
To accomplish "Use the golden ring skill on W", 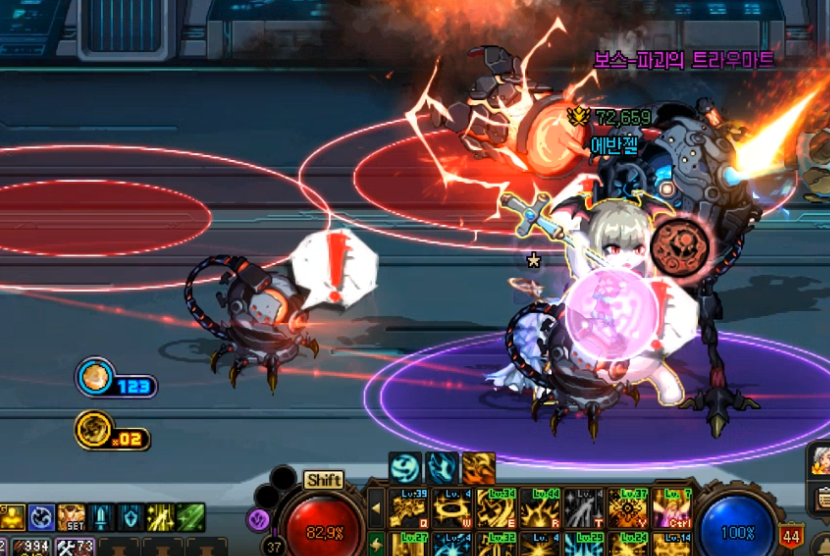I will tap(452, 507).
